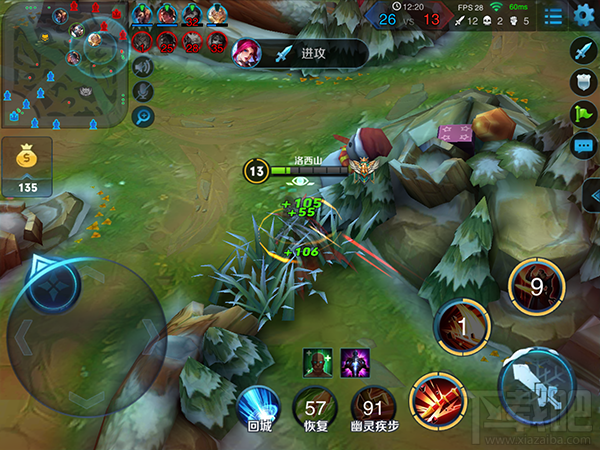
Task: Tap the green flag quick-signal icon
Action: [583, 114]
